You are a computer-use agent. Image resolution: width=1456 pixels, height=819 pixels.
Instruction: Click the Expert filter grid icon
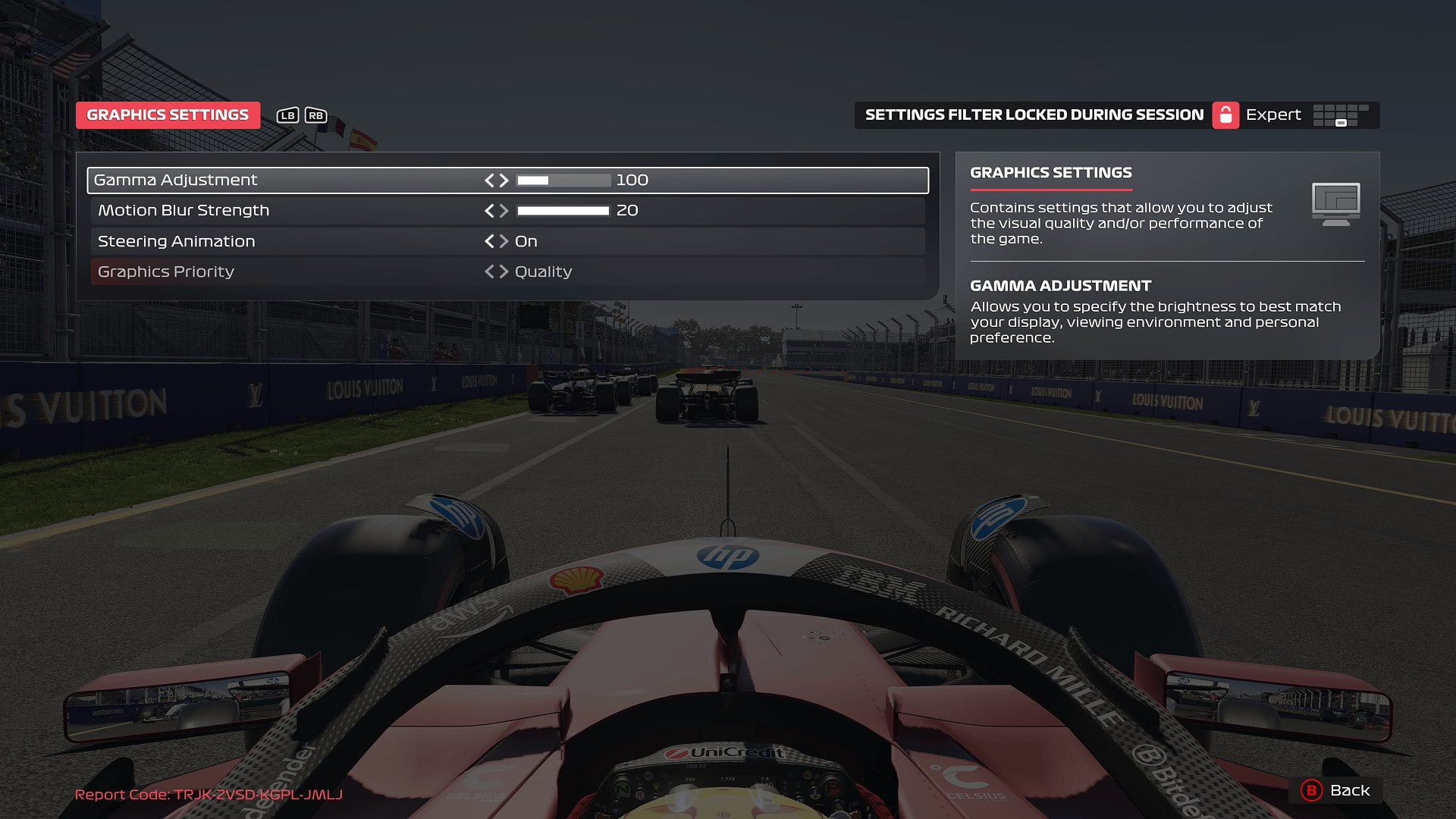tap(1342, 115)
